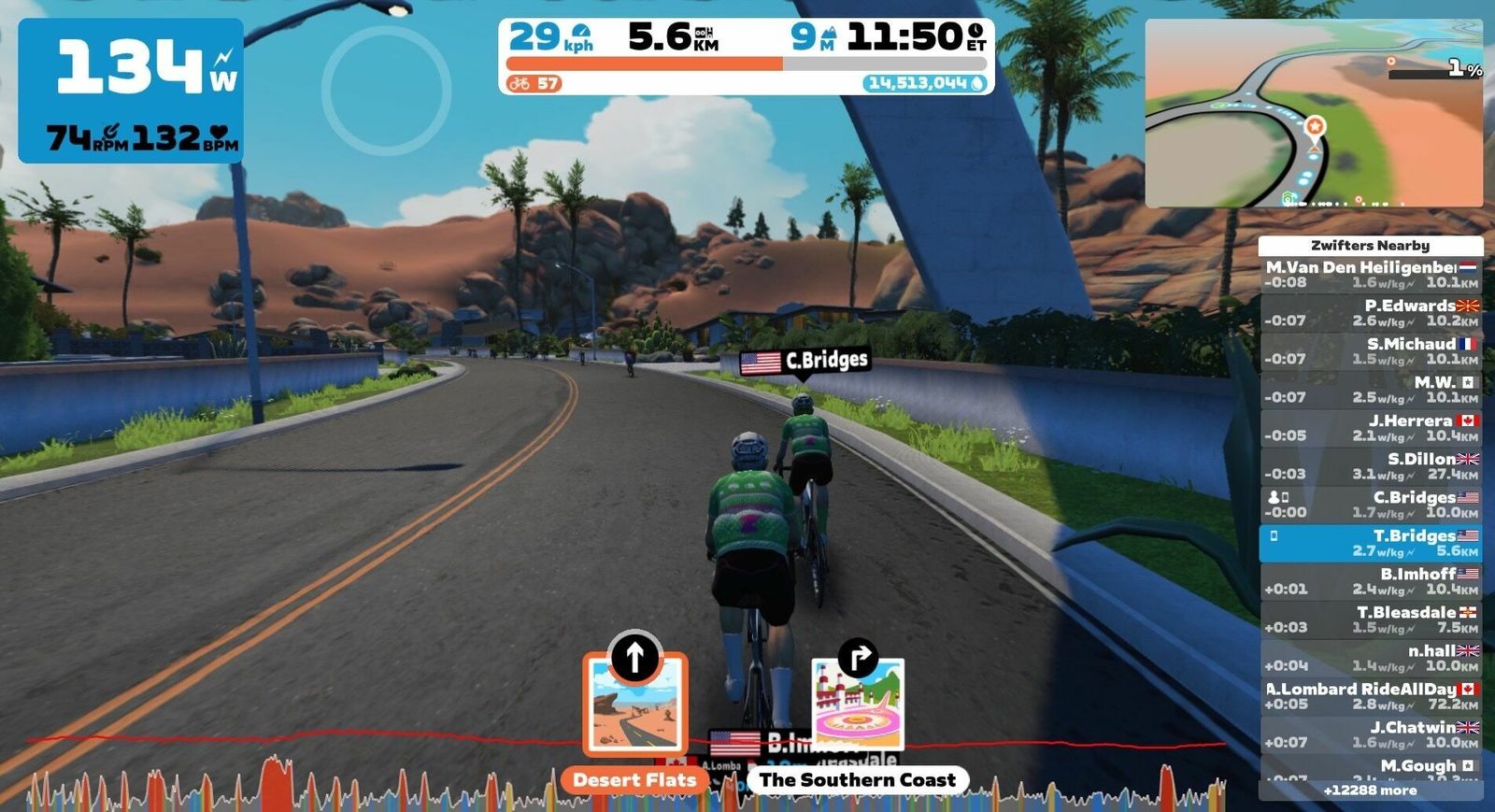Pick n.hall in Zwifters Nearby
Image resolution: width=1495 pixels, height=812 pixels.
1370,658
